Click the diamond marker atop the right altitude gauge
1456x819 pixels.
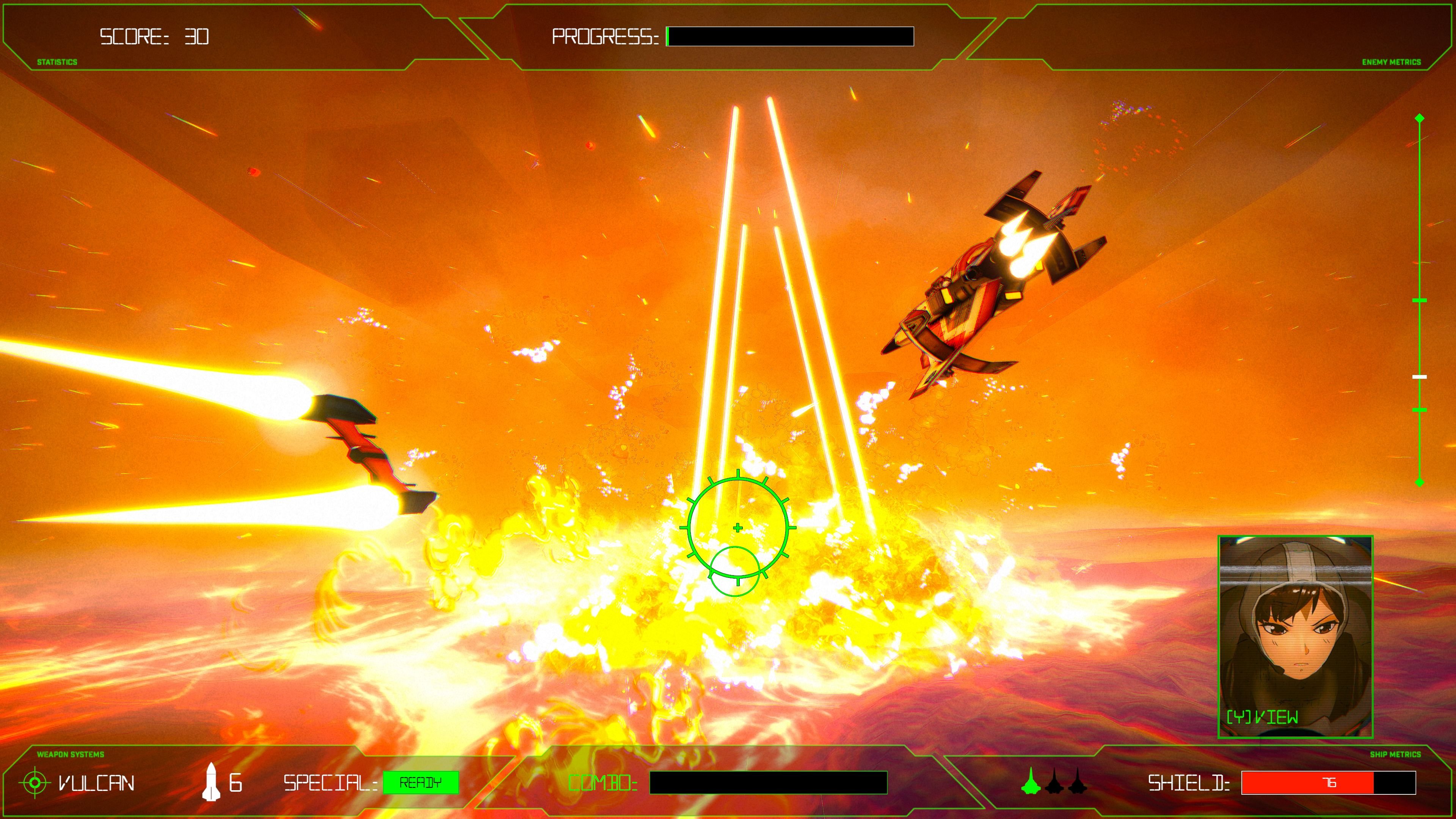pyautogui.click(x=1420, y=118)
